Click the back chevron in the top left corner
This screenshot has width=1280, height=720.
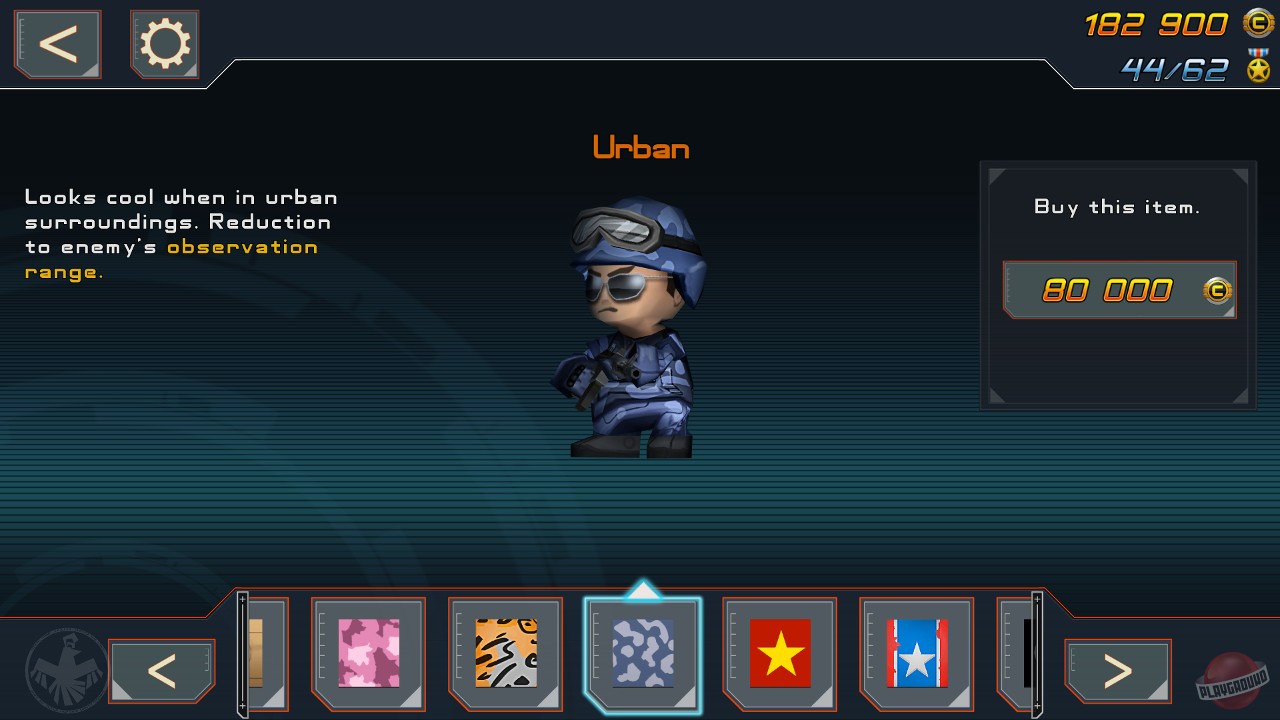[56, 44]
